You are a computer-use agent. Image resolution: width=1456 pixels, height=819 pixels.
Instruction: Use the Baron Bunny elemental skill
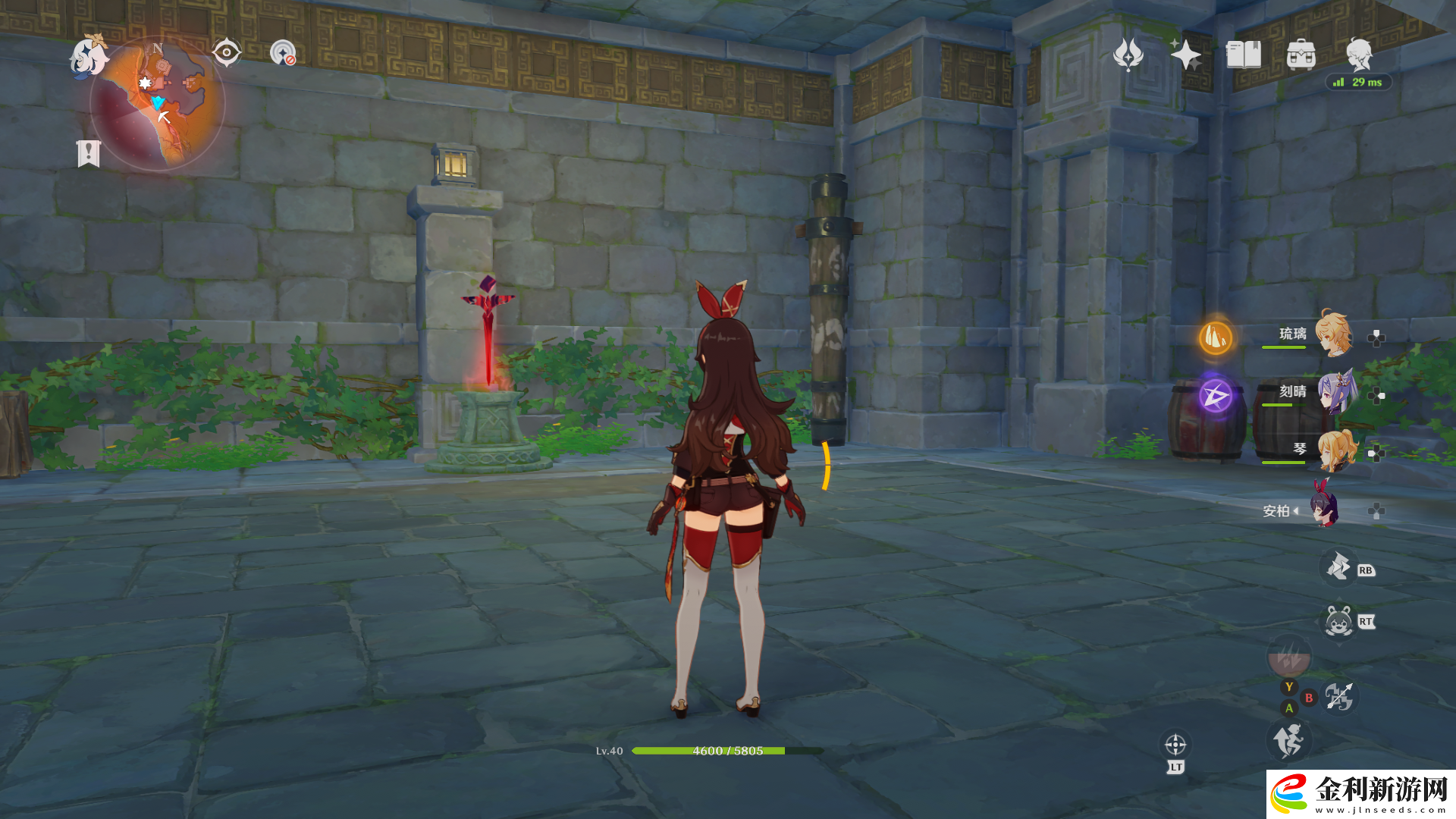(1338, 622)
